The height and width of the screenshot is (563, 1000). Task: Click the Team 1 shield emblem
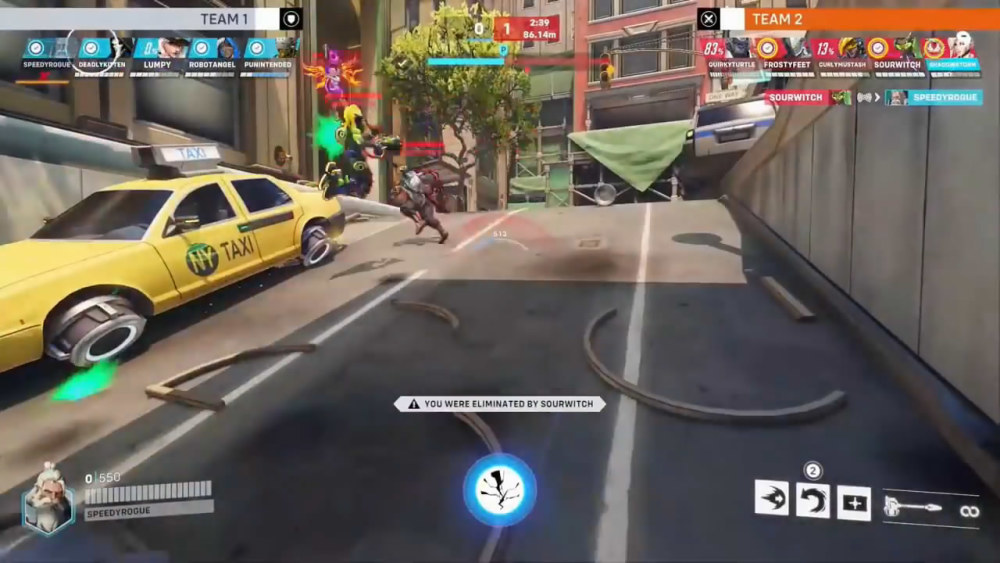(291, 19)
